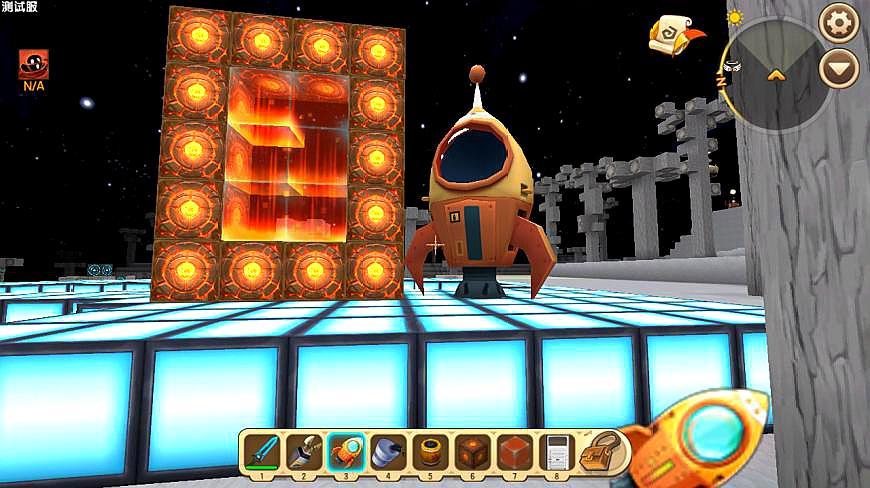Select the blue sword in slot 1

pos(260,451)
